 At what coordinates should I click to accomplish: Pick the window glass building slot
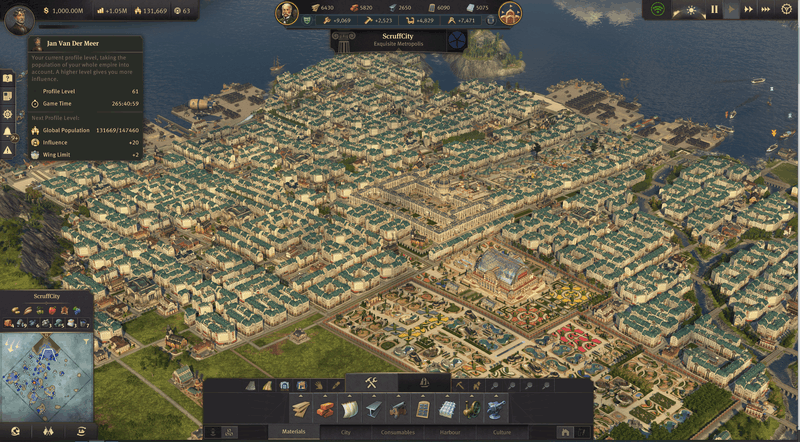pyautogui.click(x=423, y=408)
